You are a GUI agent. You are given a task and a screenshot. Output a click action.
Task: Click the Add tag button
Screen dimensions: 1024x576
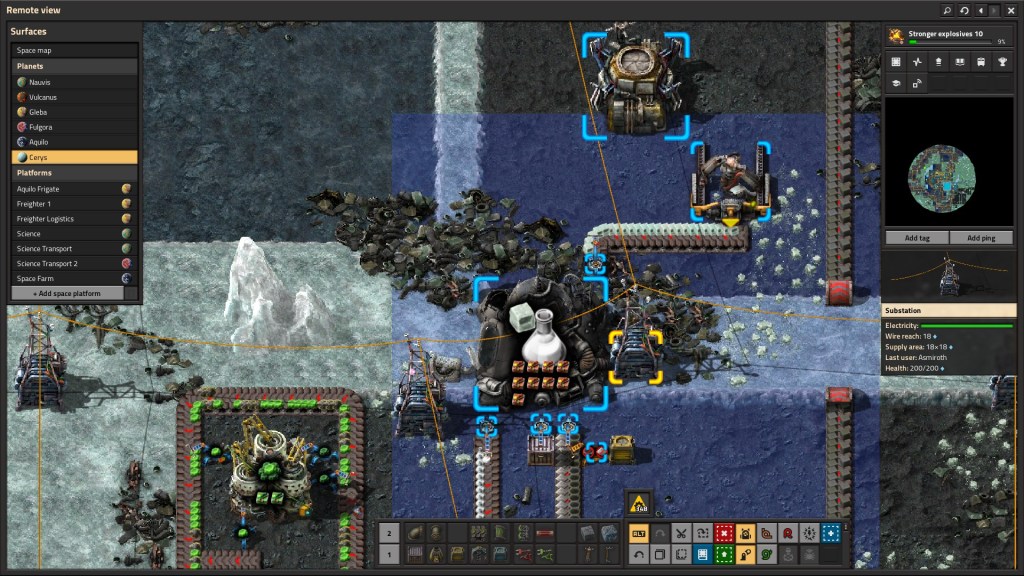tap(917, 238)
